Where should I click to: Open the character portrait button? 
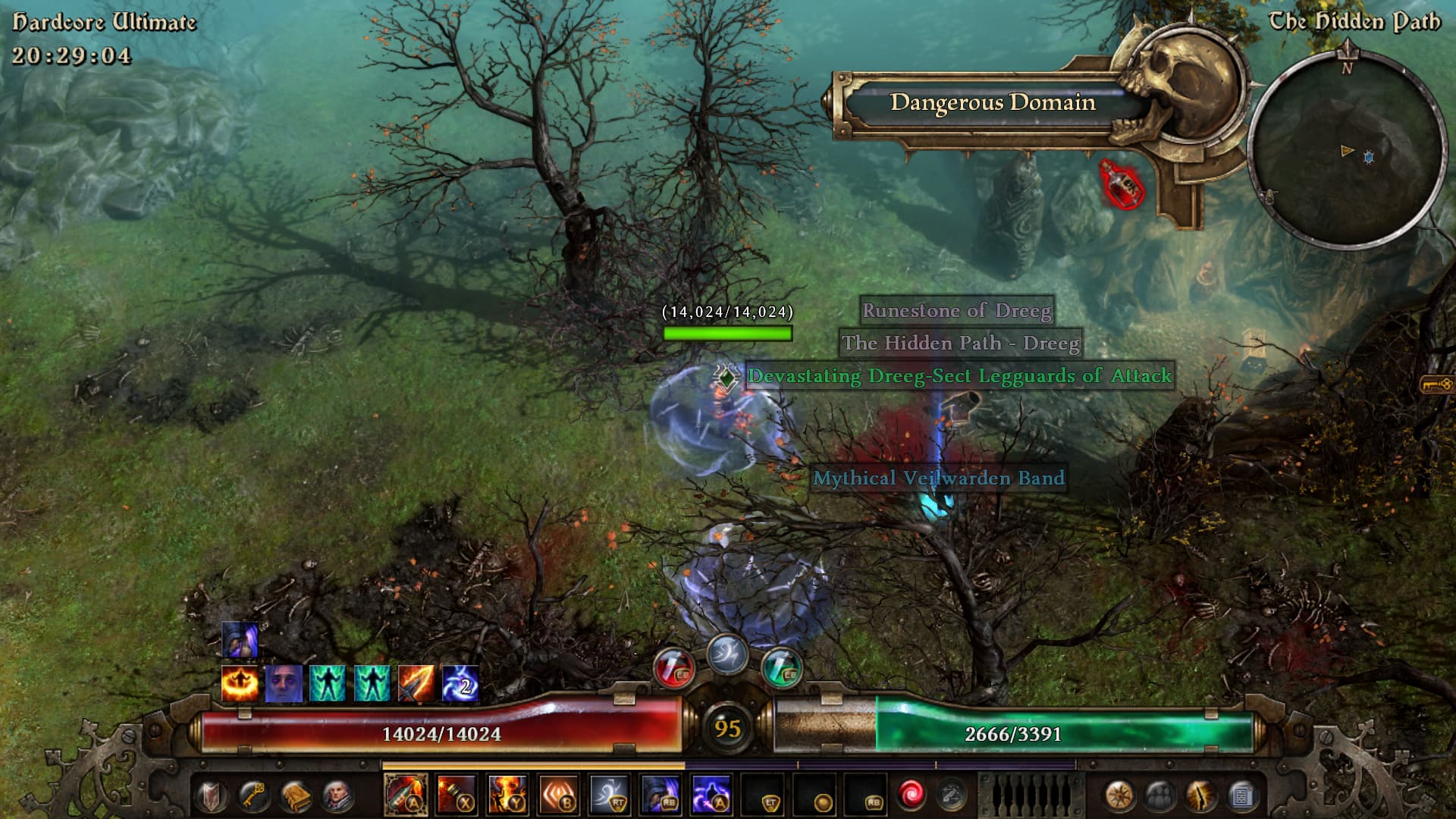tap(337, 795)
